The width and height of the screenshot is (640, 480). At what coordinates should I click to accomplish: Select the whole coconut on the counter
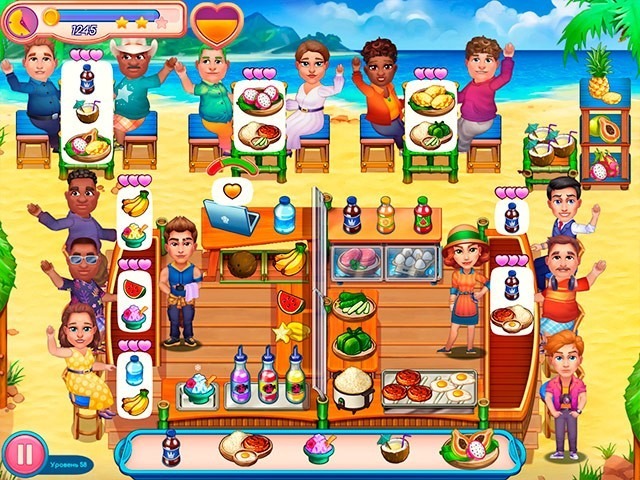[243, 264]
